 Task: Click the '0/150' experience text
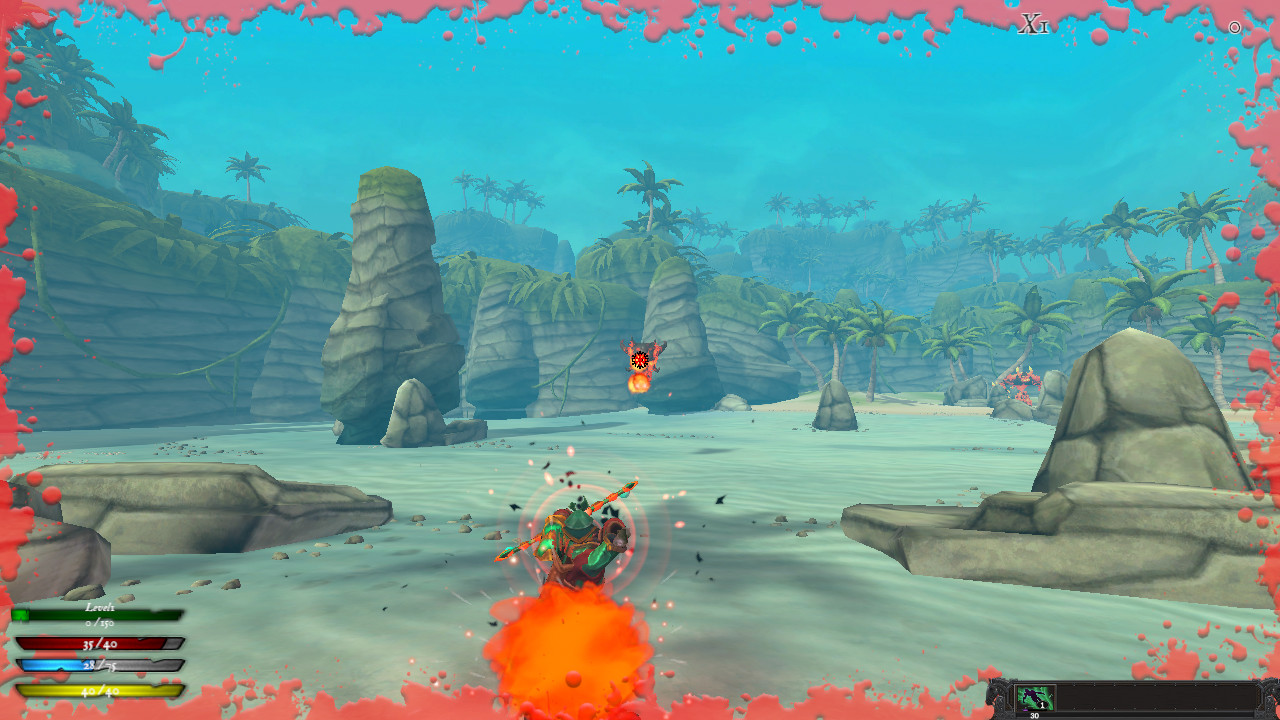100,624
